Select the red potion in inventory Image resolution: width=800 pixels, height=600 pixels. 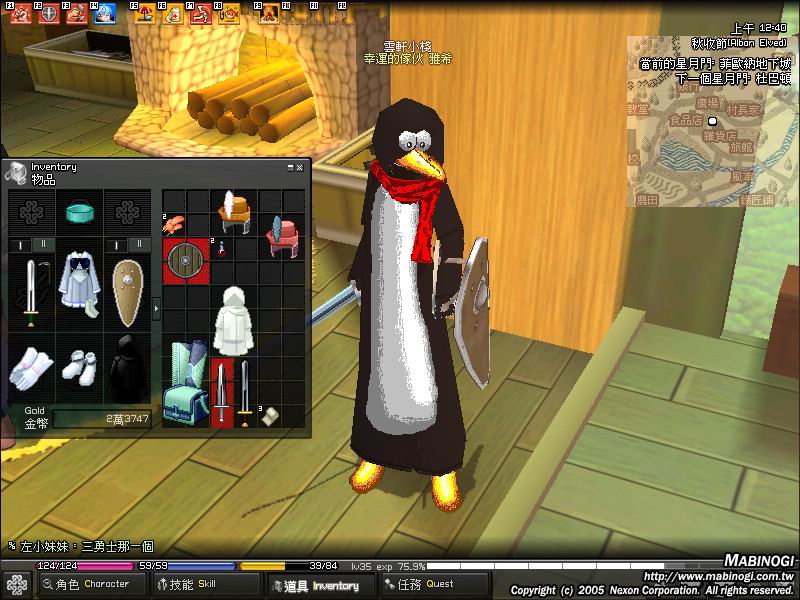[219, 248]
